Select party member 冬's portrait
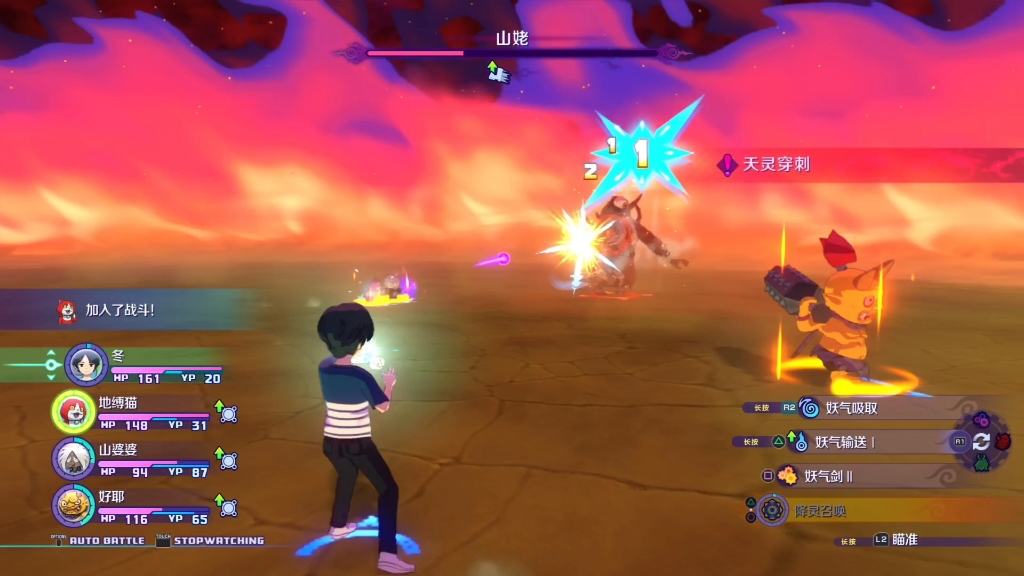The height and width of the screenshot is (576, 1024). [86, 364]
